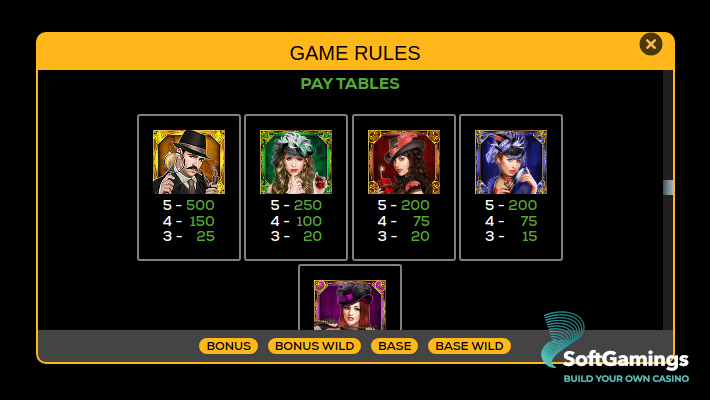710x400 pixels.
Task: Show the BASE rules section
Action: 394,346
